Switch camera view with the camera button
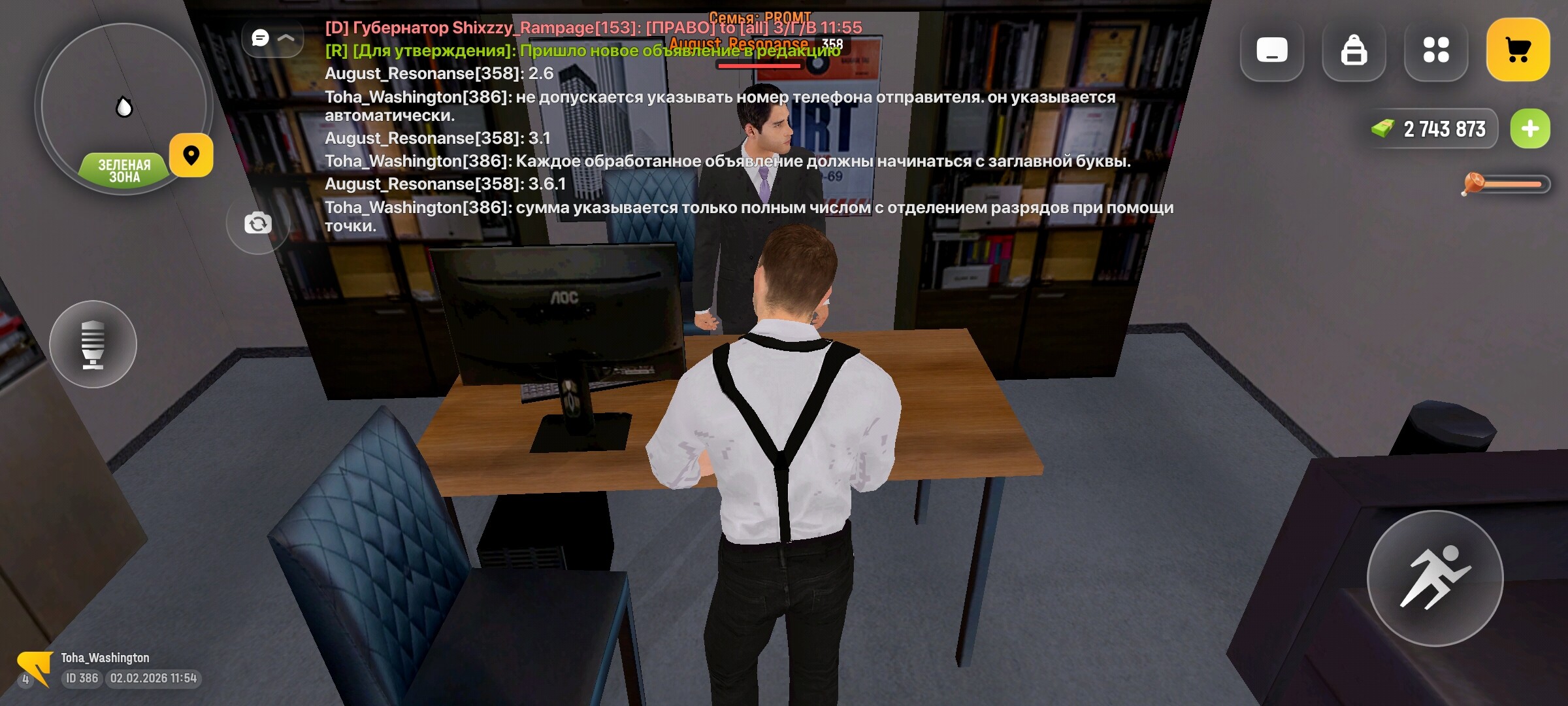 (x=257, y=224)
